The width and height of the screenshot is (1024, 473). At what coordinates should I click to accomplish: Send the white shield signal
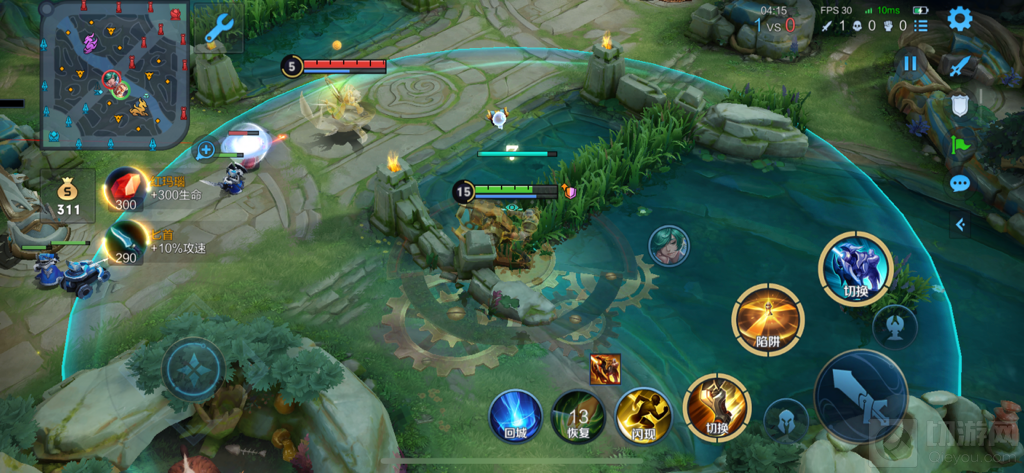point(960,105)
